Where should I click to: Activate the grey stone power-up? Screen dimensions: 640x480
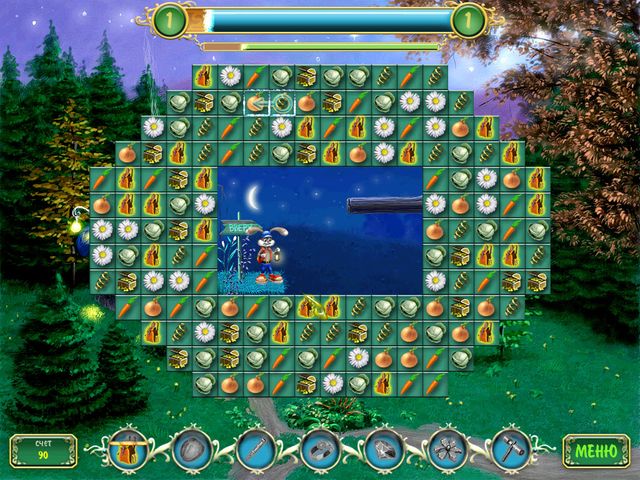pyautogui.click(x=192, y=449)
